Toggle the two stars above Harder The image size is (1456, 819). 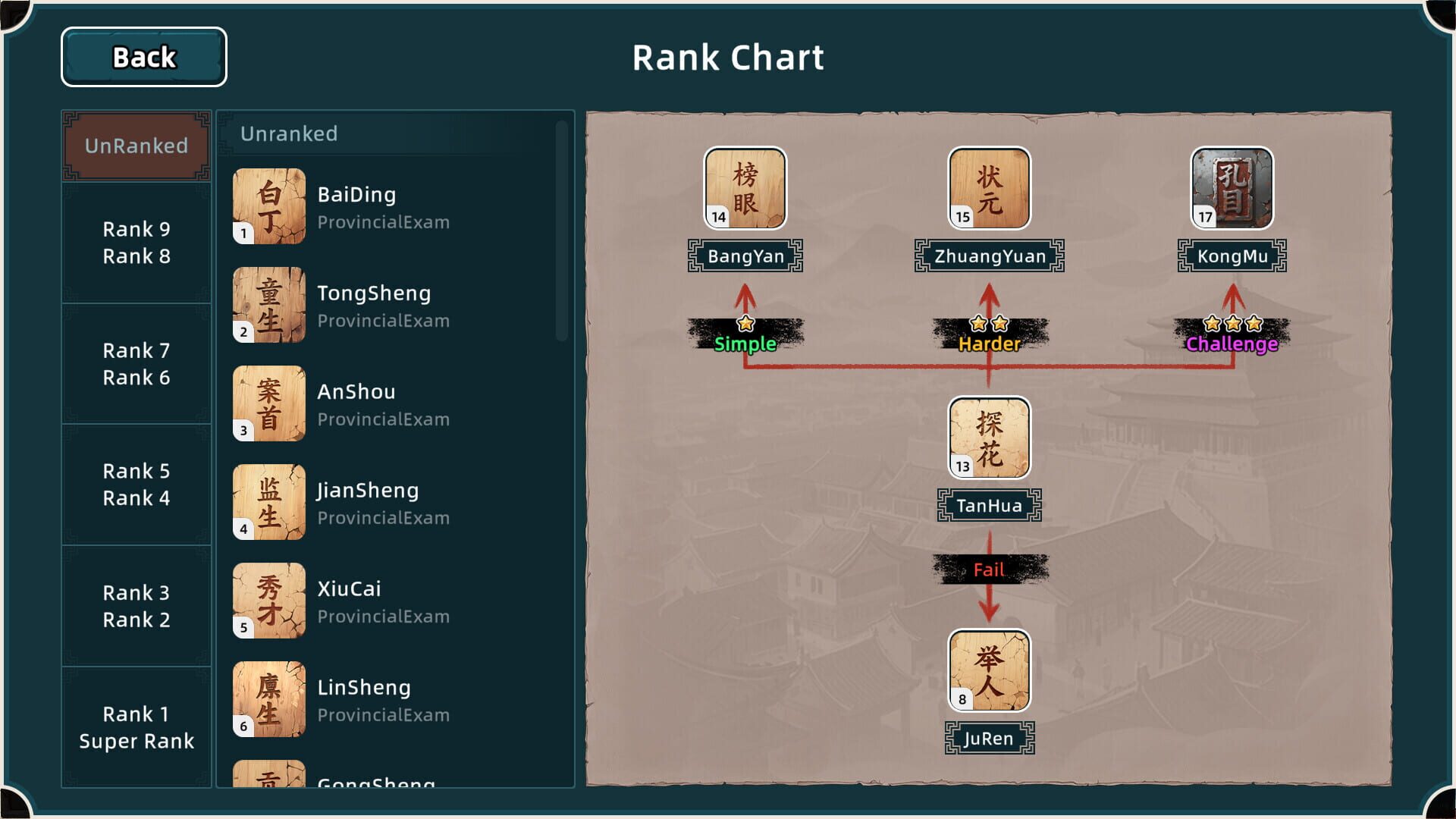click(x=987, y=323)
